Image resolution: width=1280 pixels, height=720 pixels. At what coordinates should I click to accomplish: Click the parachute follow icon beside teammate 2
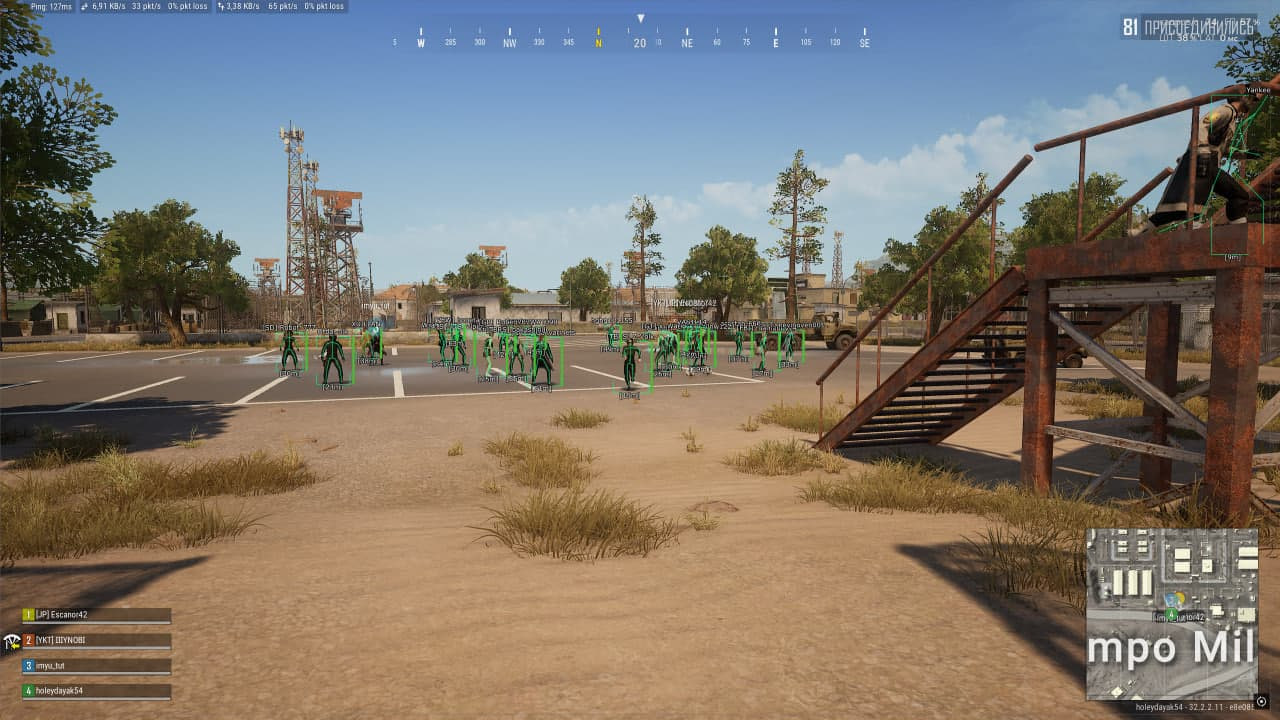pos(11,641)
